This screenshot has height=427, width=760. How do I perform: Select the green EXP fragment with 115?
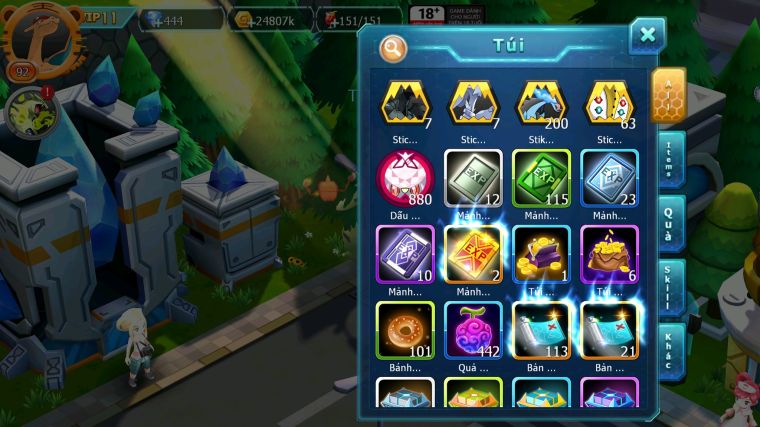pos(541,178)
